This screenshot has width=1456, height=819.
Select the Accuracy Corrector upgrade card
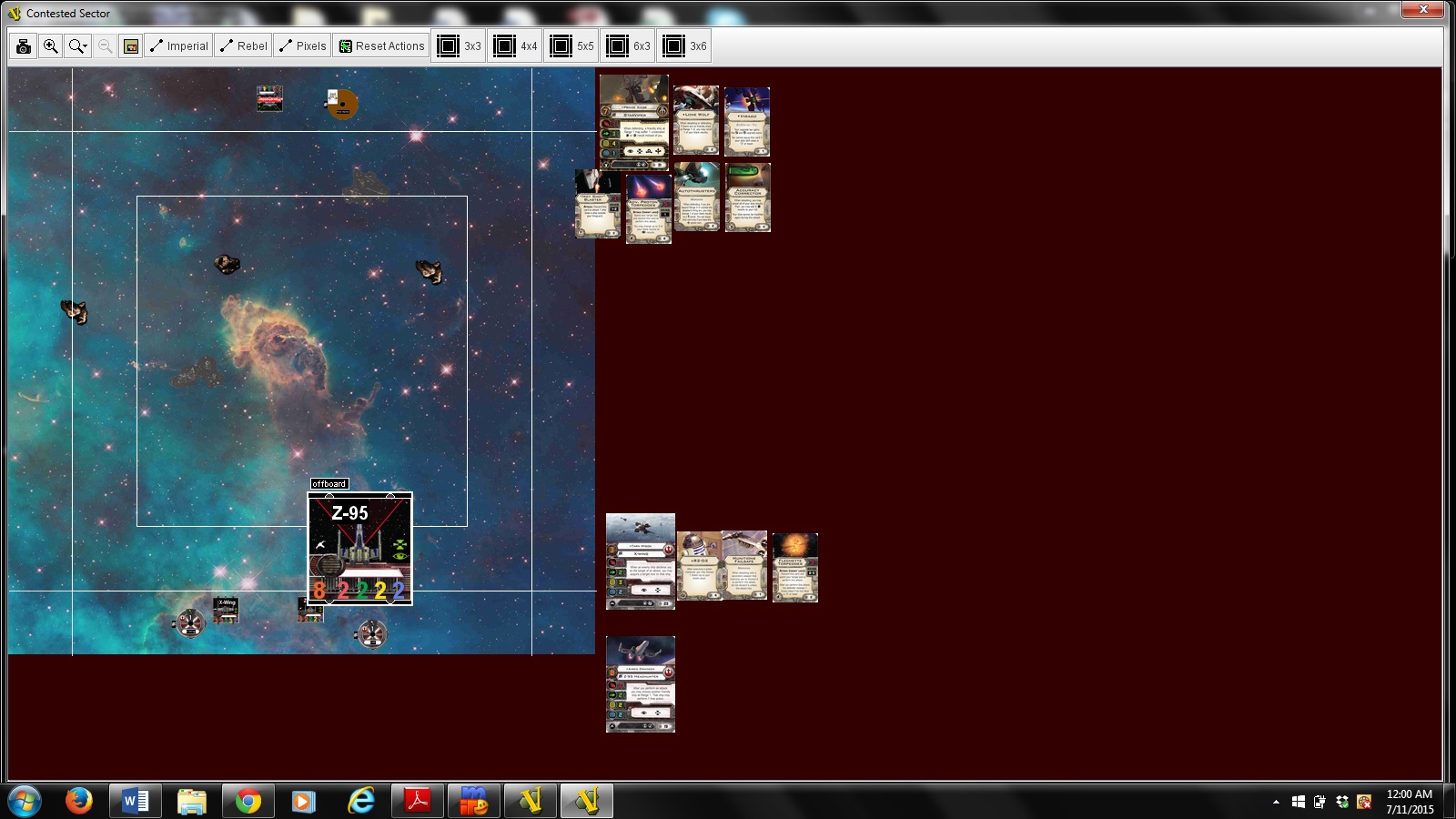(x=747, y=197)
